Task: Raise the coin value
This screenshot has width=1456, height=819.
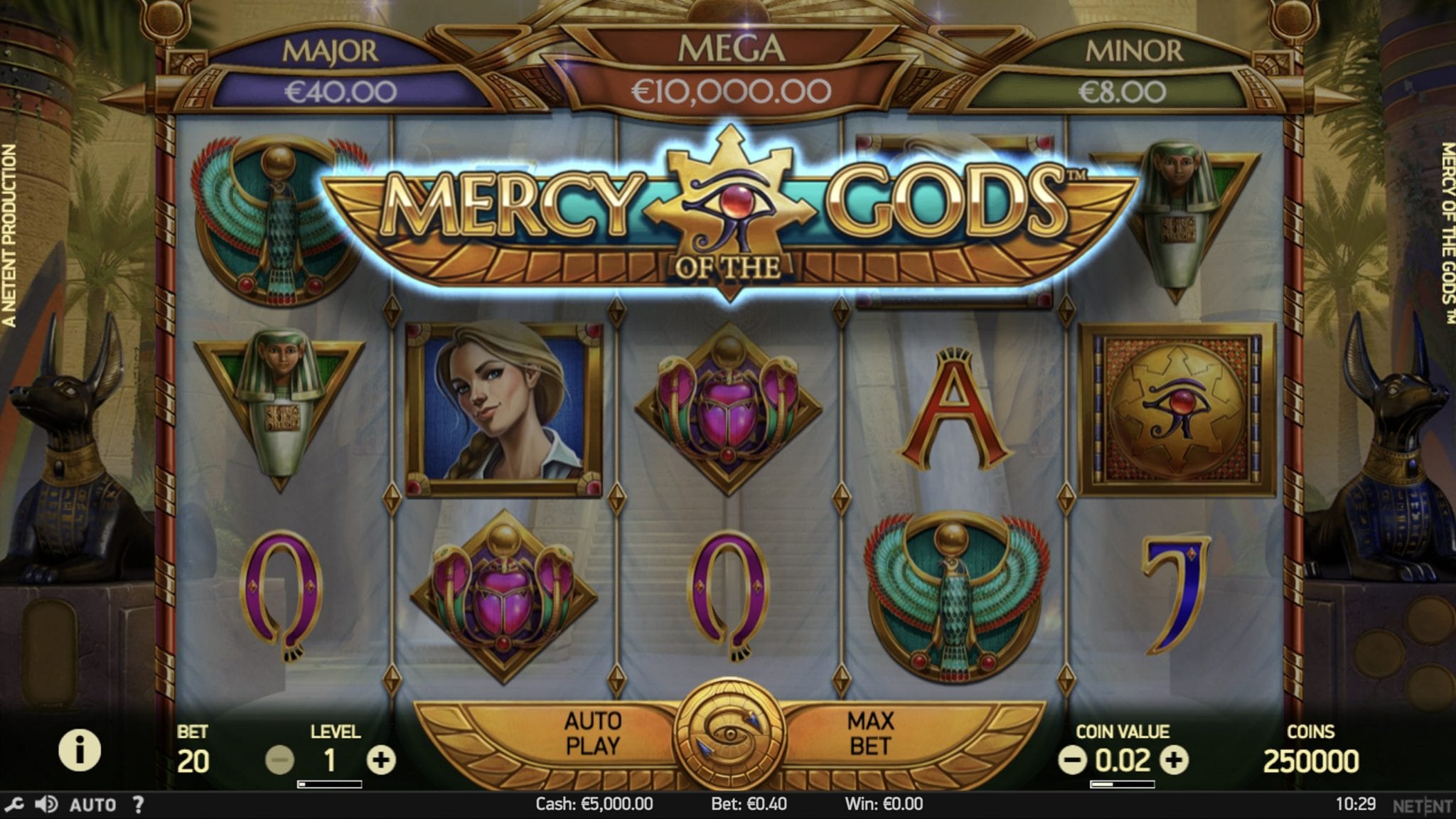Action: point(1174,761)
